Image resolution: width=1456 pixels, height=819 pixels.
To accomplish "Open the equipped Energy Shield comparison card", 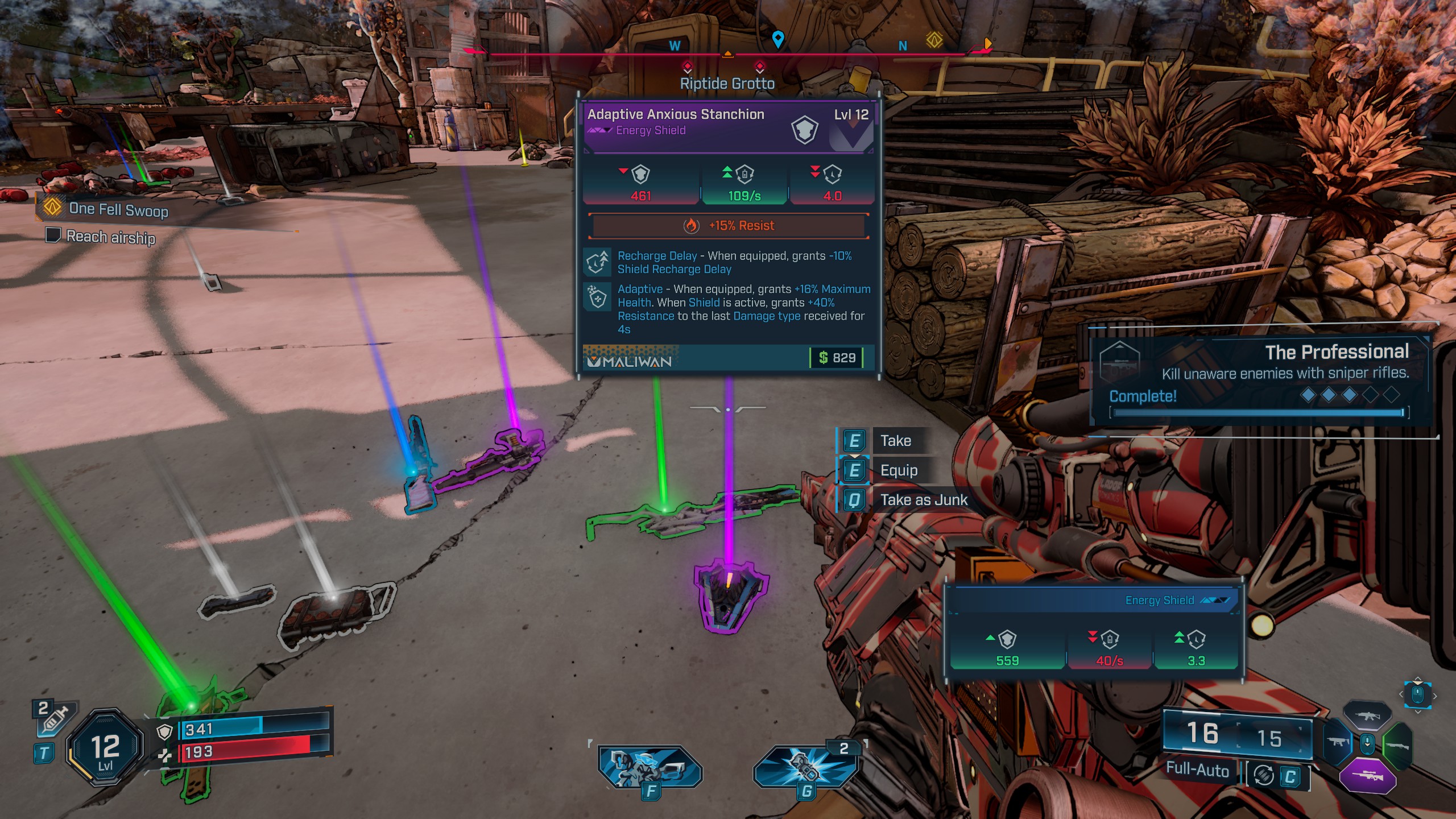I will [x=1093, y=631].
